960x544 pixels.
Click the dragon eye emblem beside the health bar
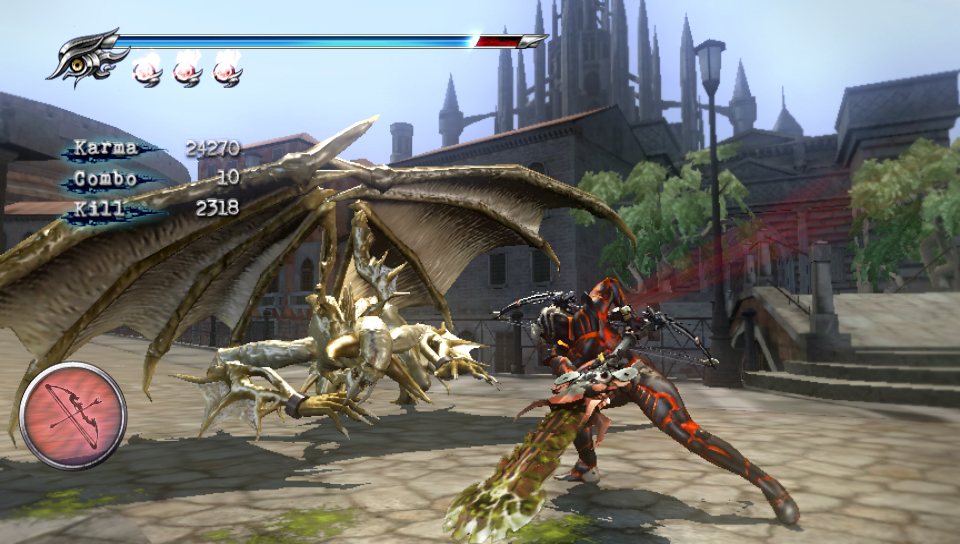coord(82,58)
